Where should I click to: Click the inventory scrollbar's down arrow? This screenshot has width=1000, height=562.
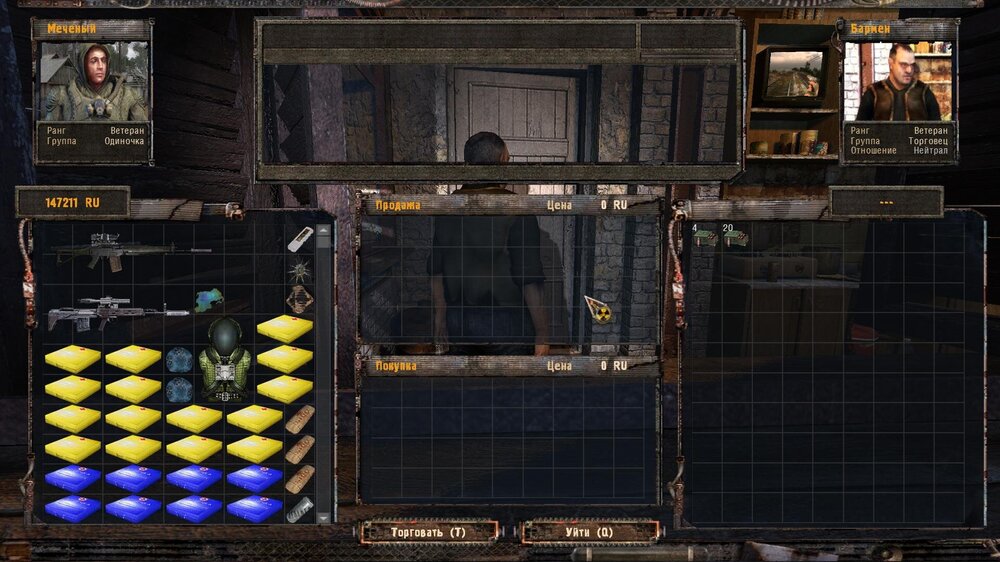coord(324,516)
